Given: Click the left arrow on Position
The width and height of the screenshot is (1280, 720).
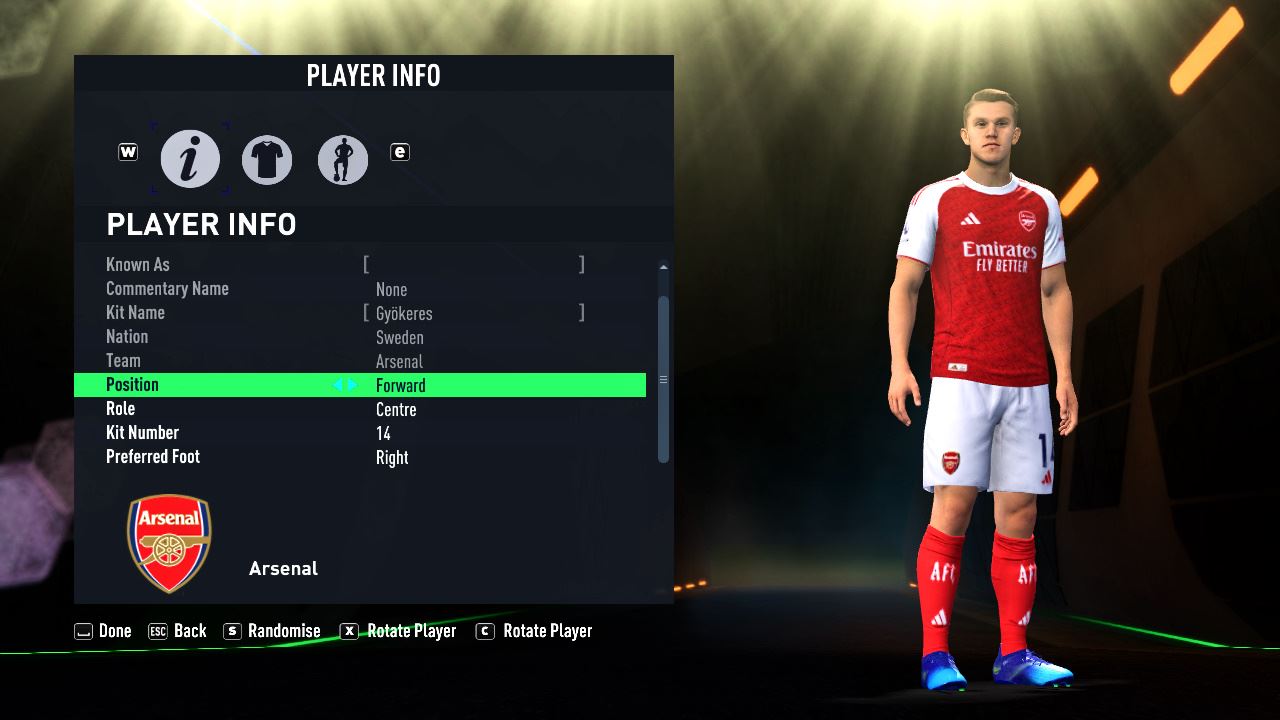Looking at the screenshot, I should coord(338,385).
